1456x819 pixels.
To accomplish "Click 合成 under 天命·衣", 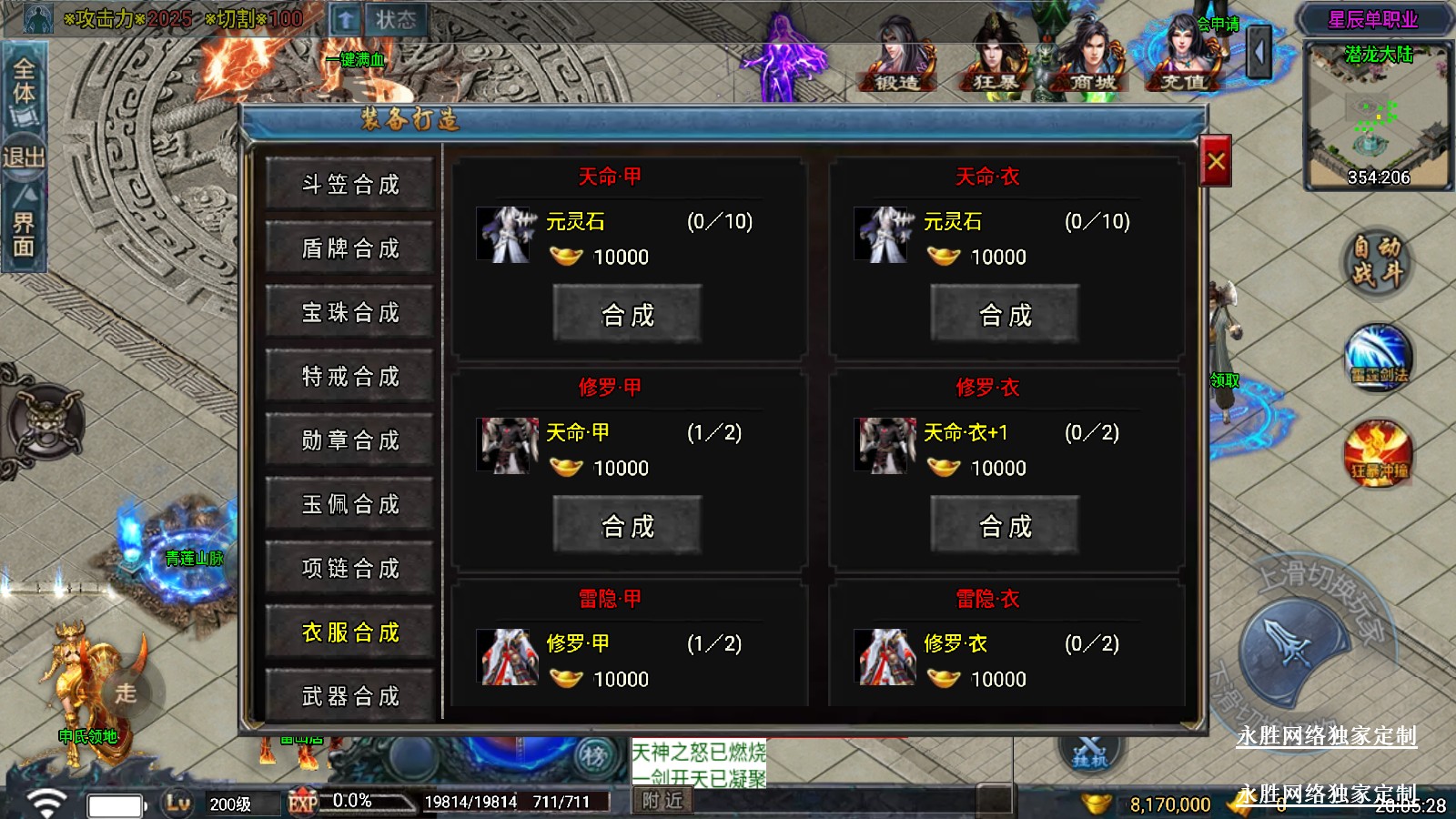I will click(1005, 315).
